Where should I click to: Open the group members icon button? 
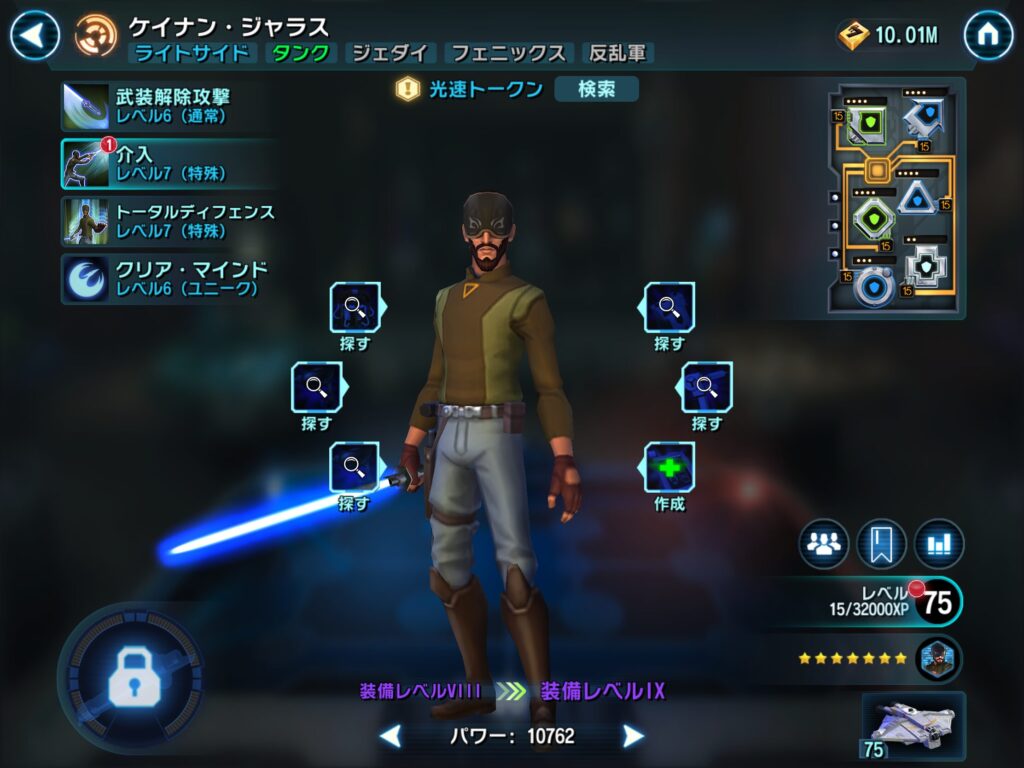(823, 544)
